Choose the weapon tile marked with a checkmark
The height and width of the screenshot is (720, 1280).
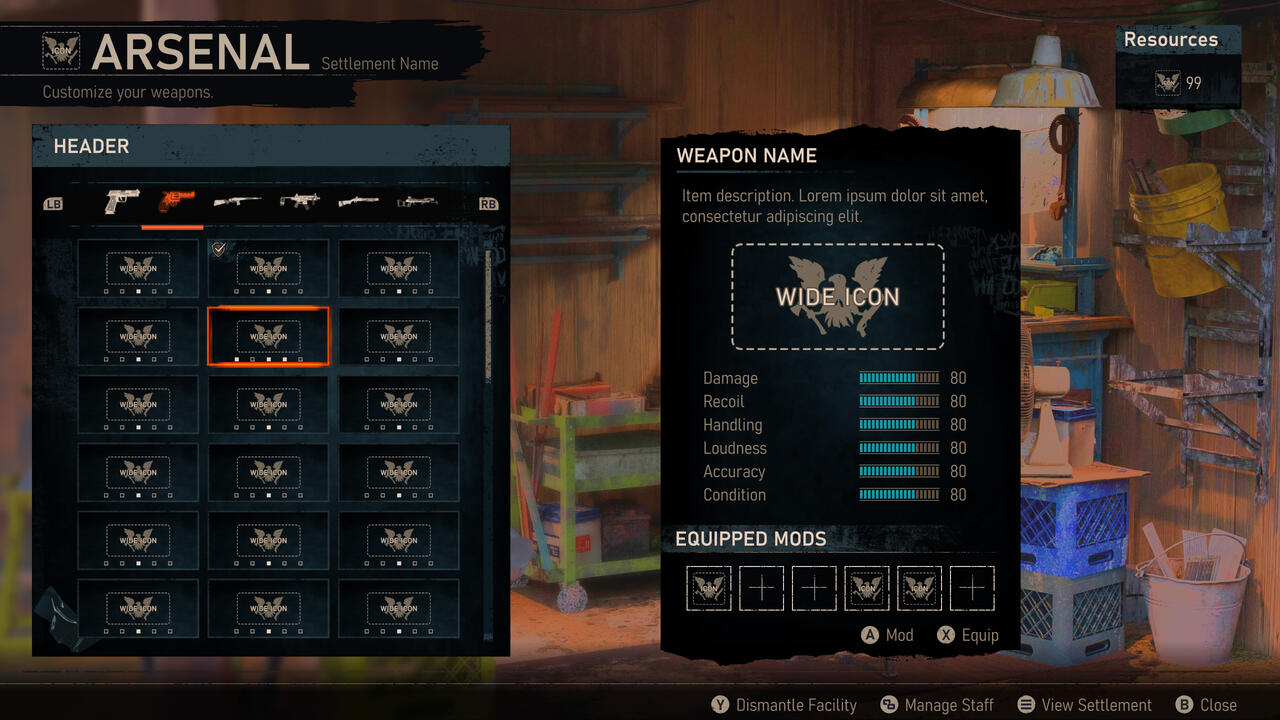[268, 268]
